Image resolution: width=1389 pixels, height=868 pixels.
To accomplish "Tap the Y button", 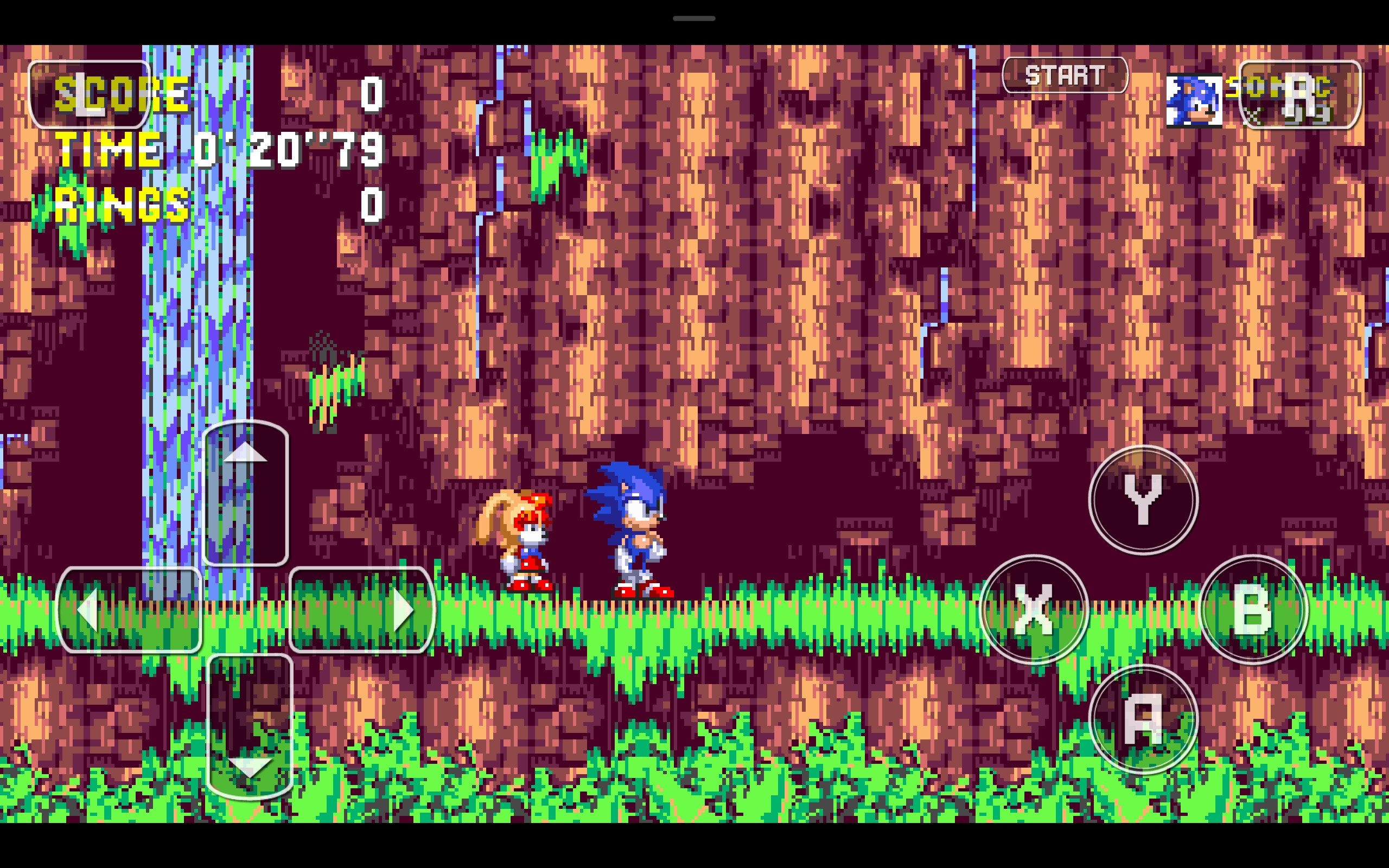I will pyautogui.click(x=1145, y=500).
